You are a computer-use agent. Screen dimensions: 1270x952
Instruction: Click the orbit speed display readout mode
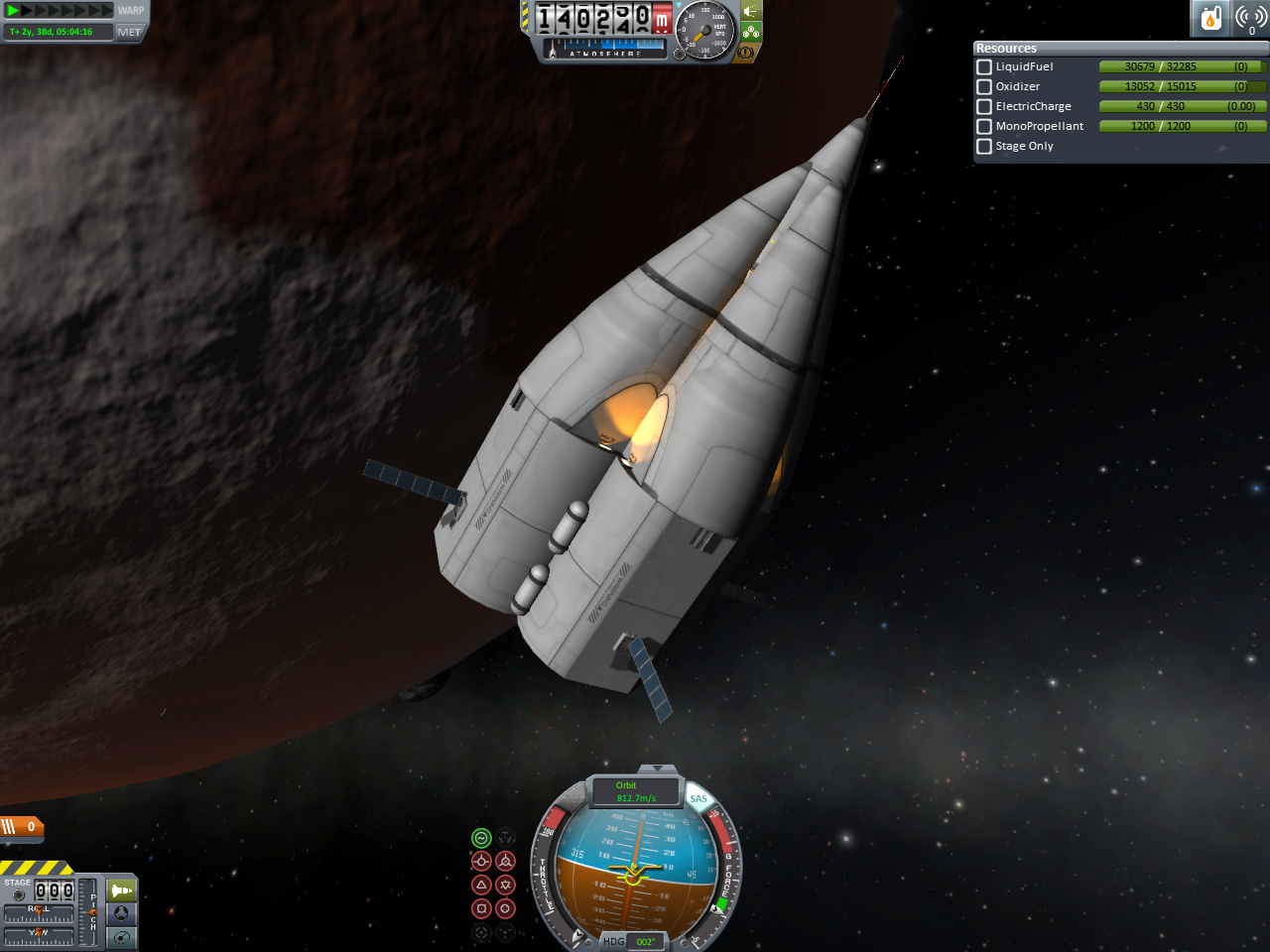[635, 791]
